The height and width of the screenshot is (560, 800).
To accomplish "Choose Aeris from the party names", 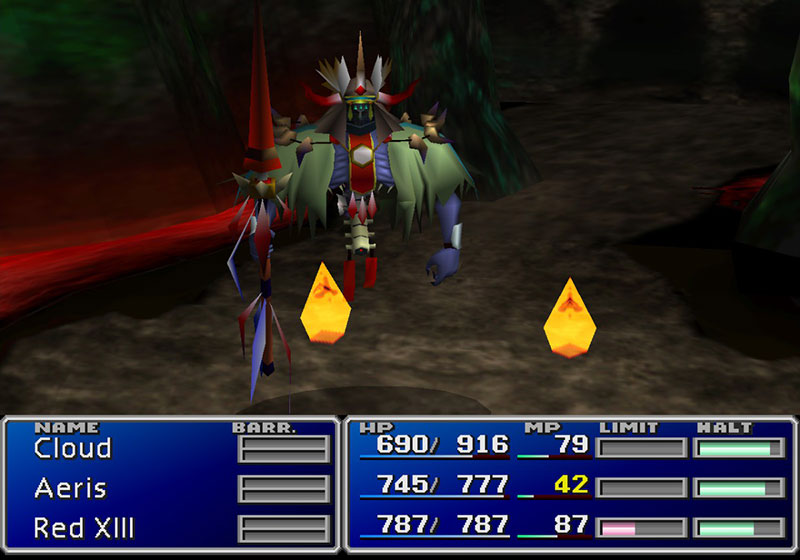I will (x=70, y=488).
